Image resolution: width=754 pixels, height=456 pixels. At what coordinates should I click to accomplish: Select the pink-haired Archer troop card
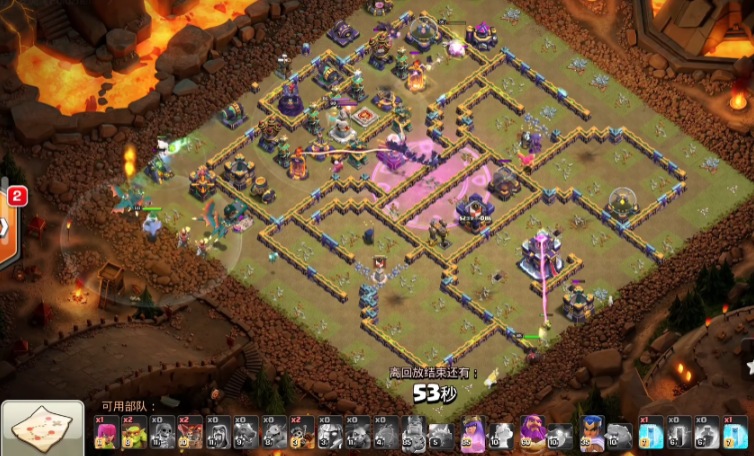tap(106, 432)
